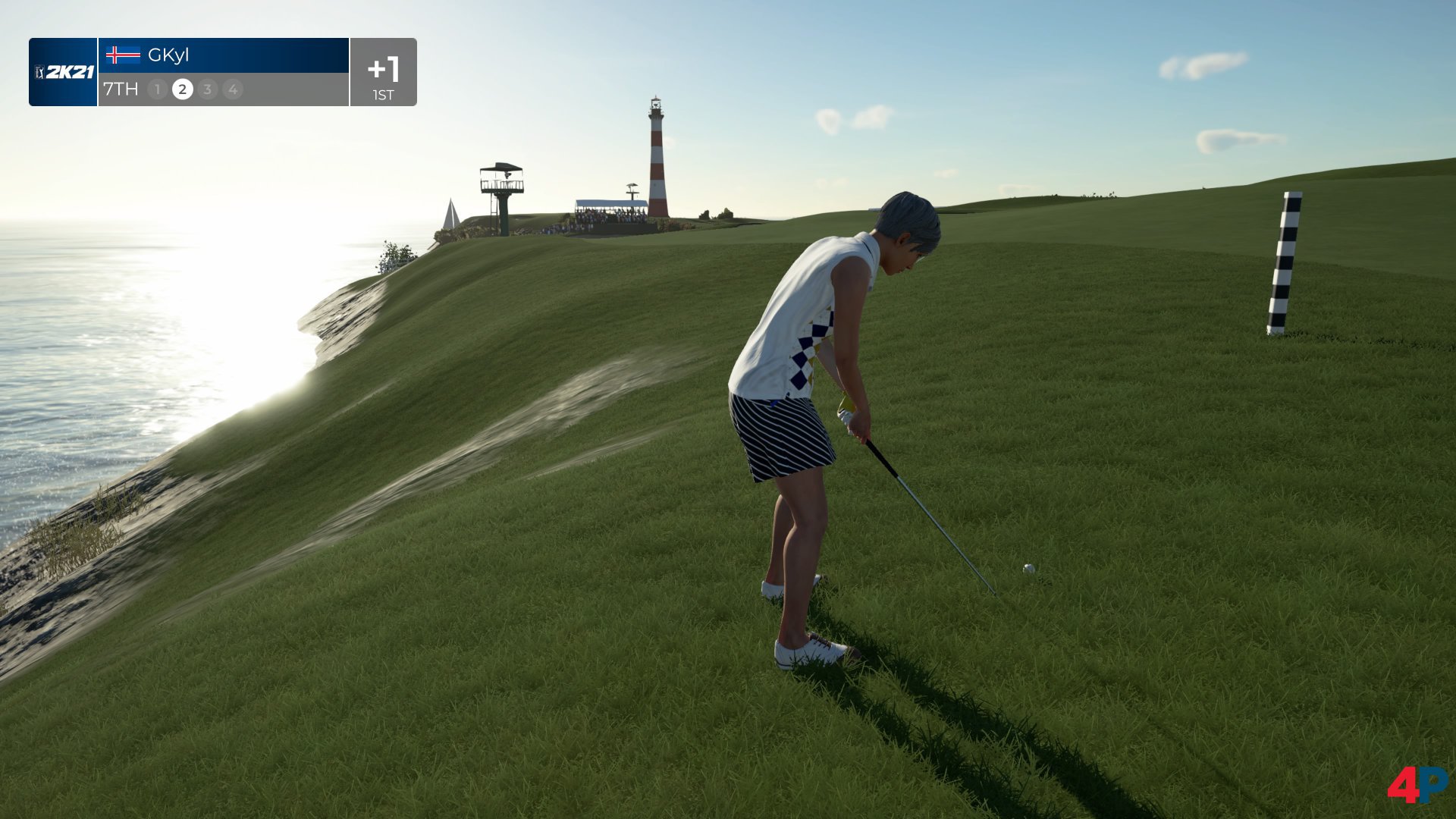Click the 4P watermark logo
This screenshot has width=1456, height=819.
(x=1417, y=785)
